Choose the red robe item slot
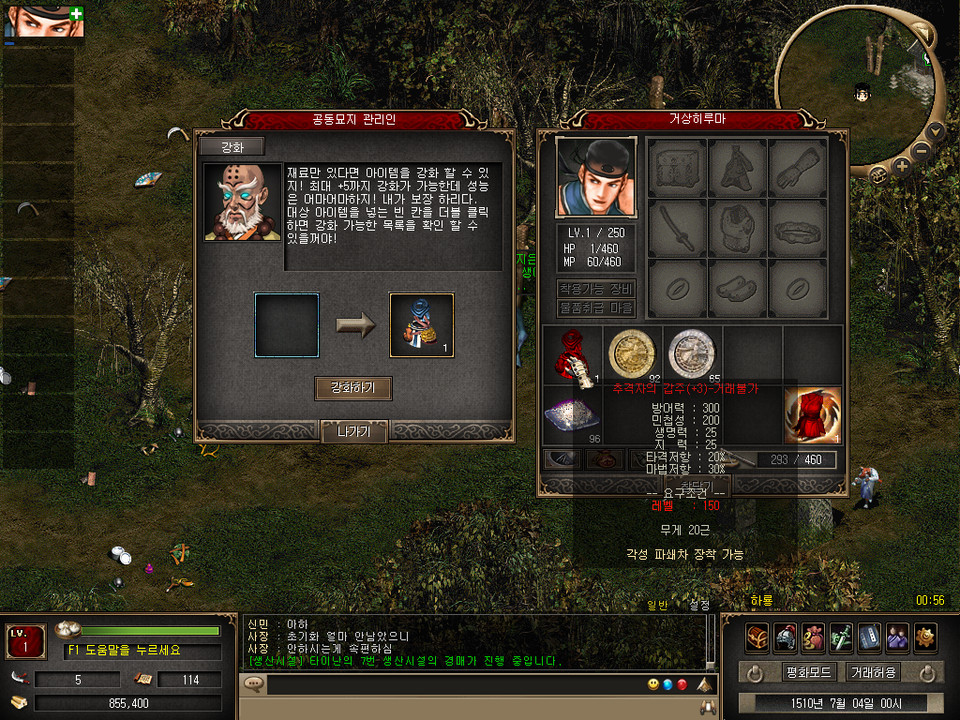The image size is (960, 720). click(x=813, y=415)
